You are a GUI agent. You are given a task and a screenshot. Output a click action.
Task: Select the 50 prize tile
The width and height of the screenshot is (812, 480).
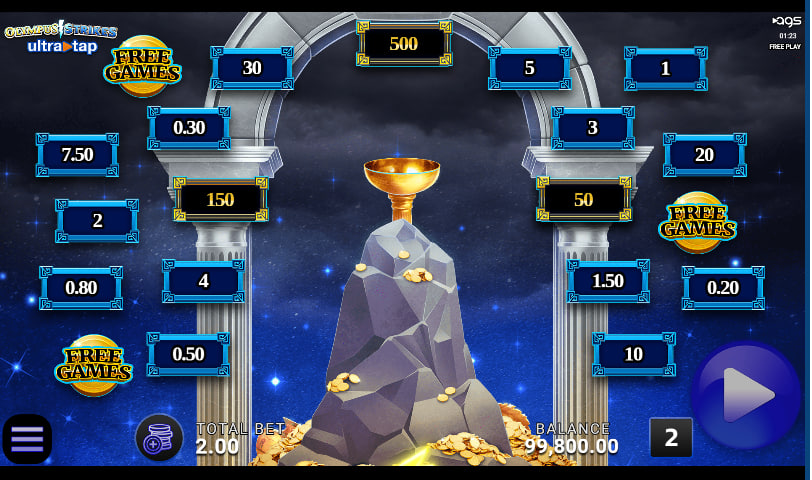coord(584,199)
